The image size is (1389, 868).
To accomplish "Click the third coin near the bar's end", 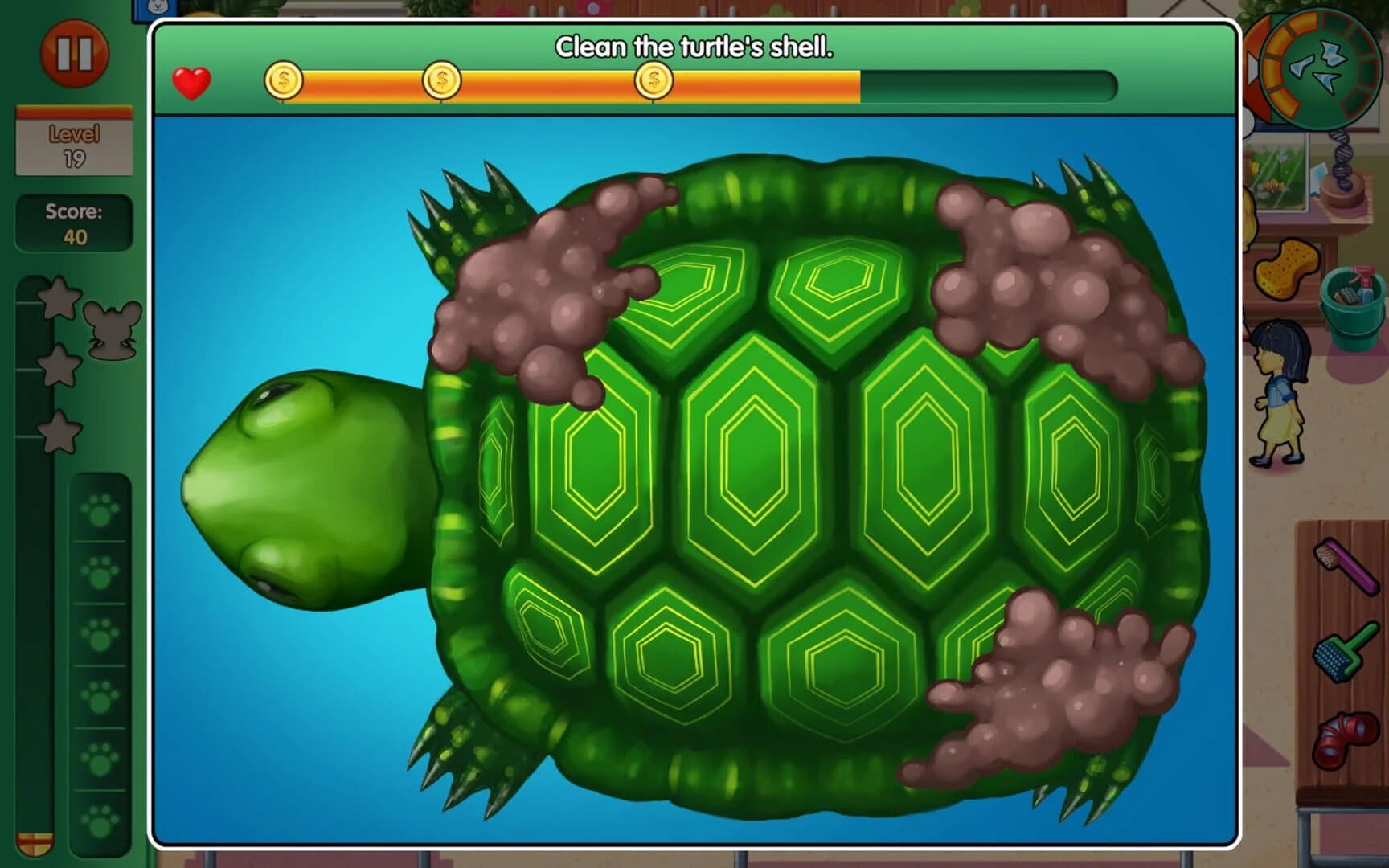I will coord(653,80).
